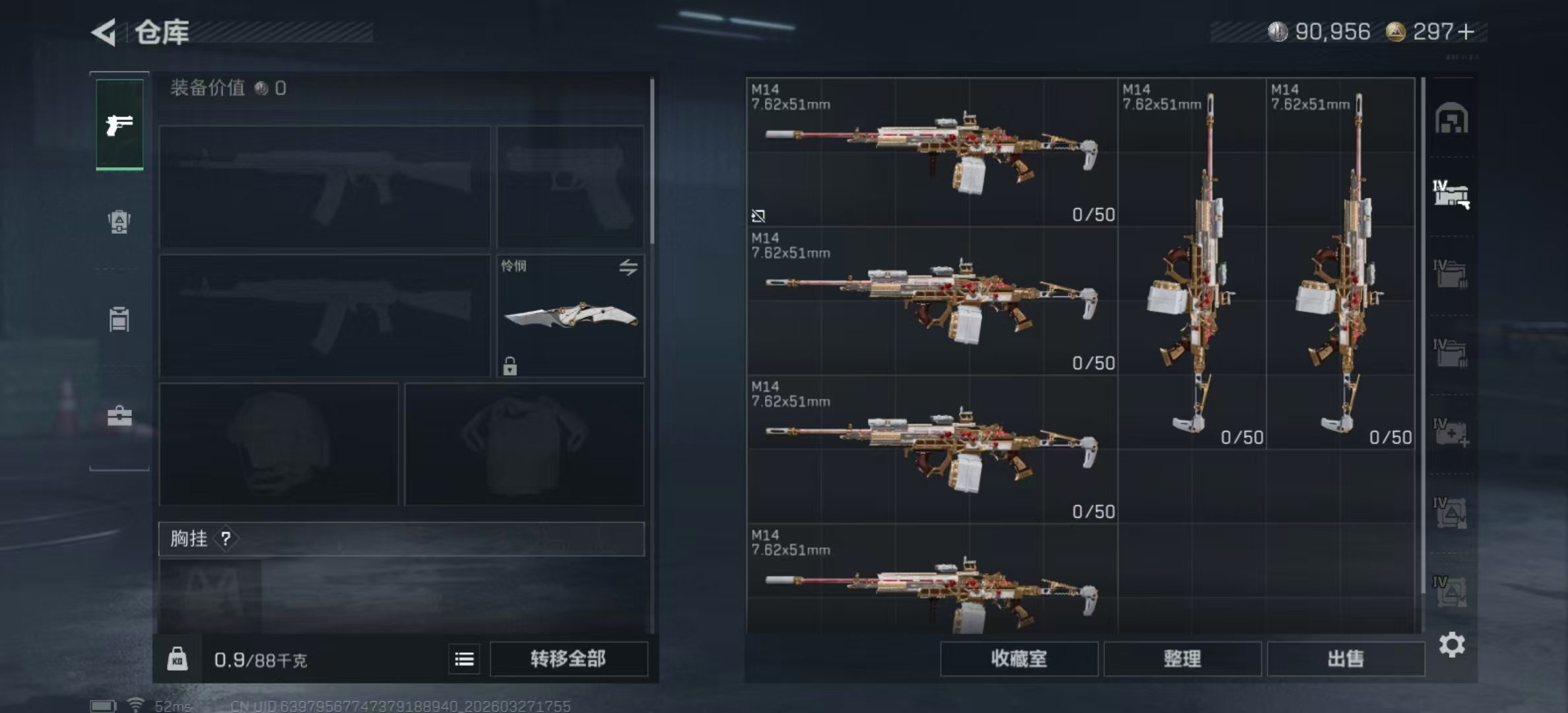Click the weight lock icon
Screen dimensions: 1568x713
(x=177, y=659)
